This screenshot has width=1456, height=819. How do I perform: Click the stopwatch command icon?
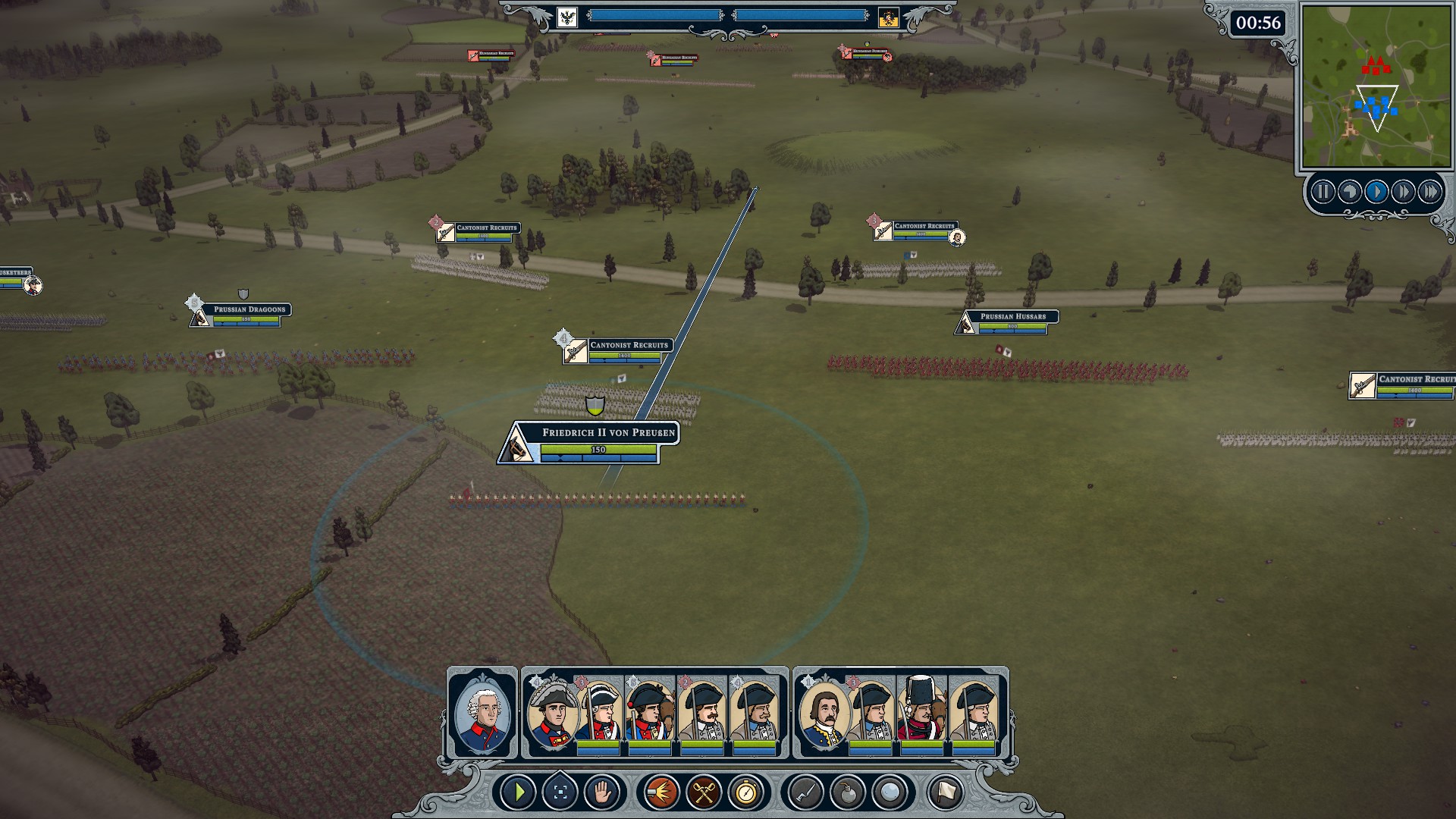(746, 793)
